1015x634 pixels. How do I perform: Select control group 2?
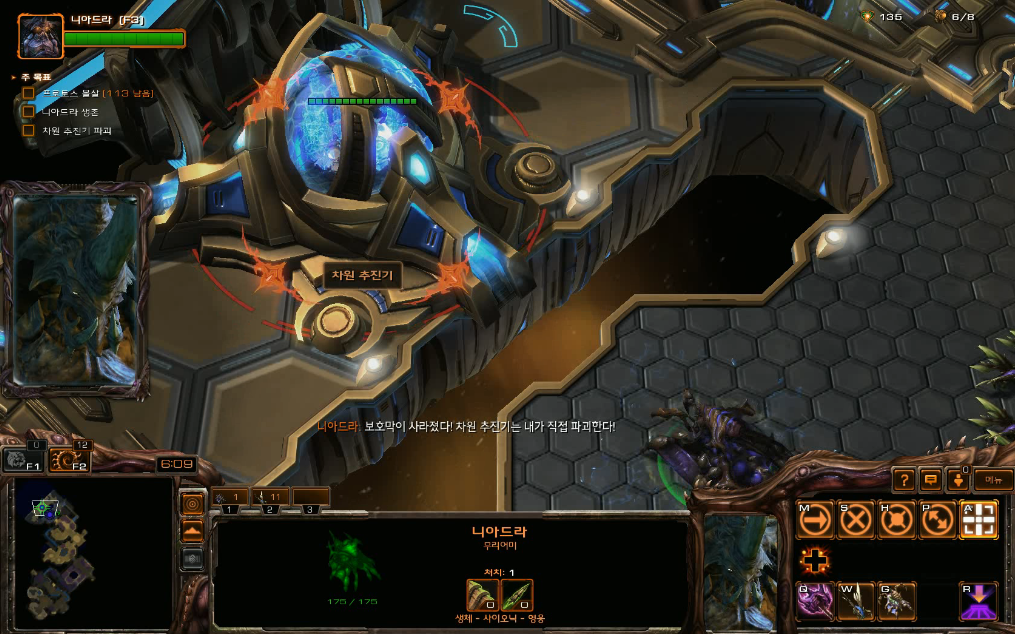[271, 497]
